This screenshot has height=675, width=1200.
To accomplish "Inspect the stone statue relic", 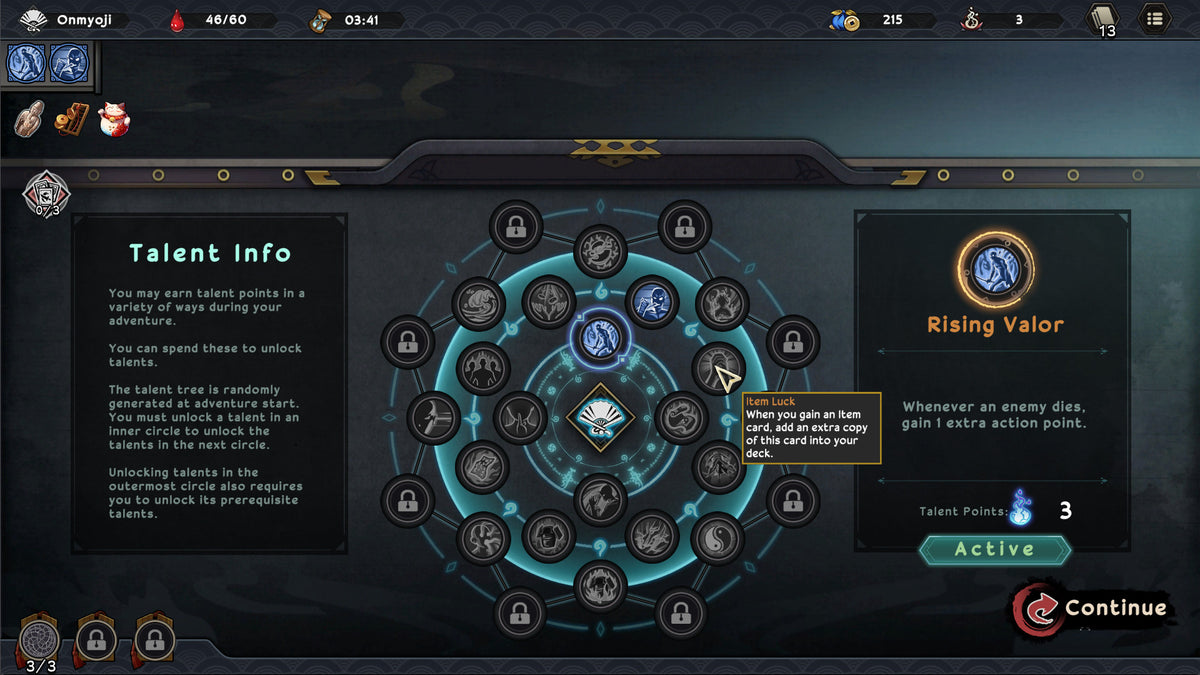I will click(29, 119).
